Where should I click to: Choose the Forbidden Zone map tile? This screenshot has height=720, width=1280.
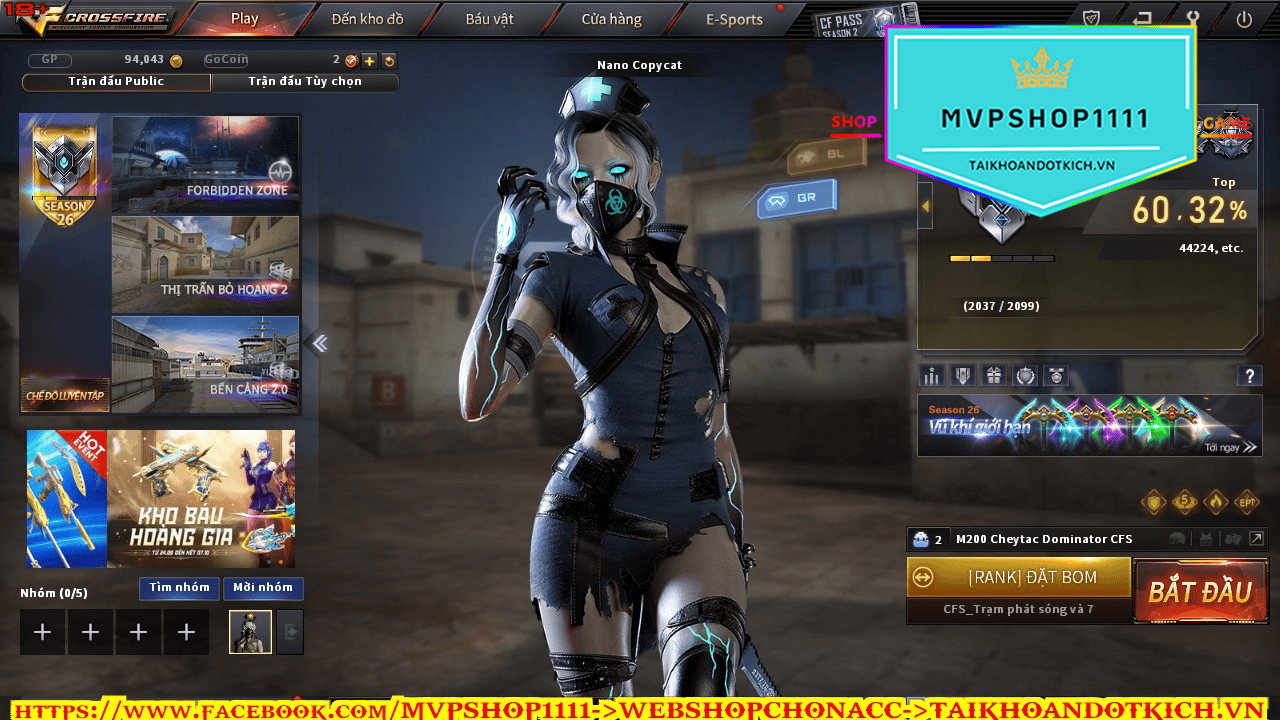(205, 163)
